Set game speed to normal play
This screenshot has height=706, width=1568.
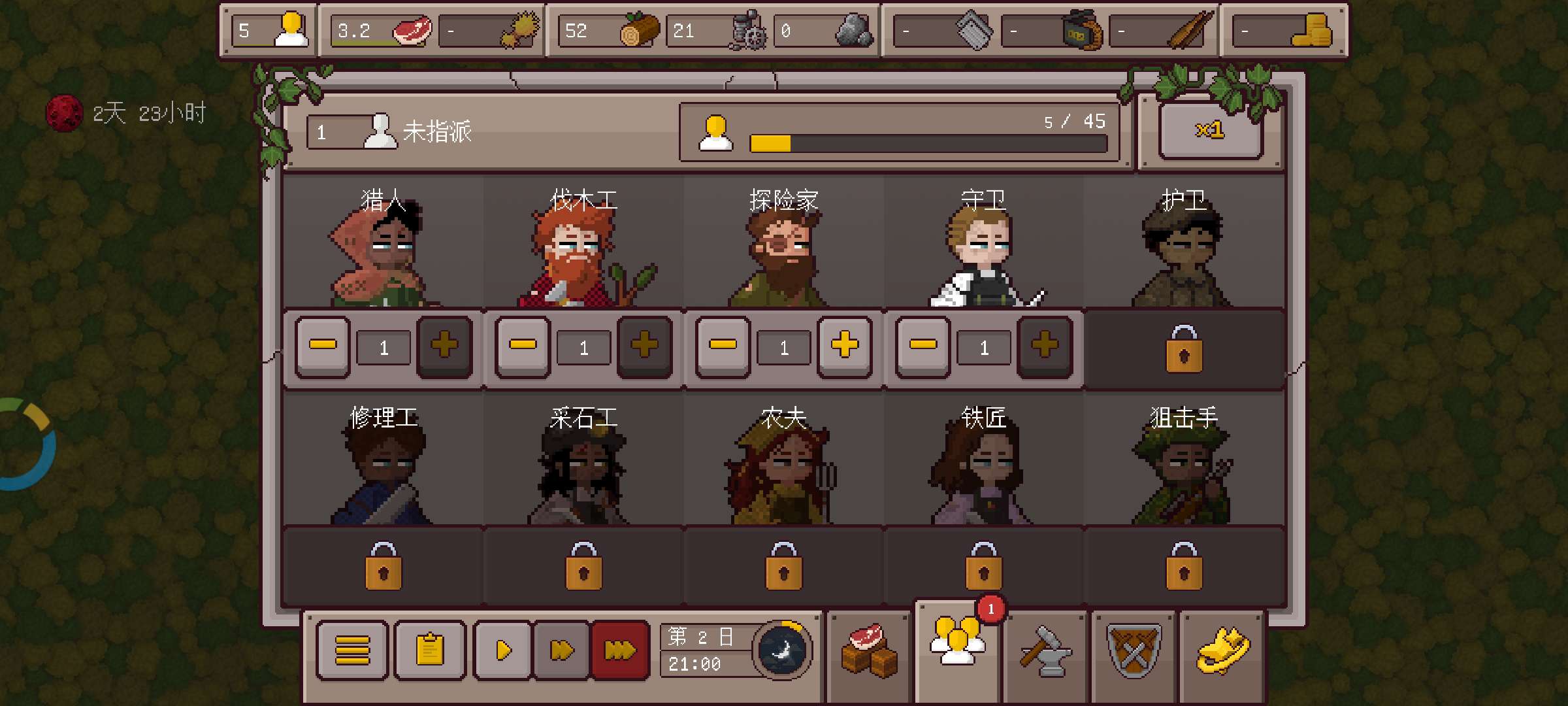503,650
